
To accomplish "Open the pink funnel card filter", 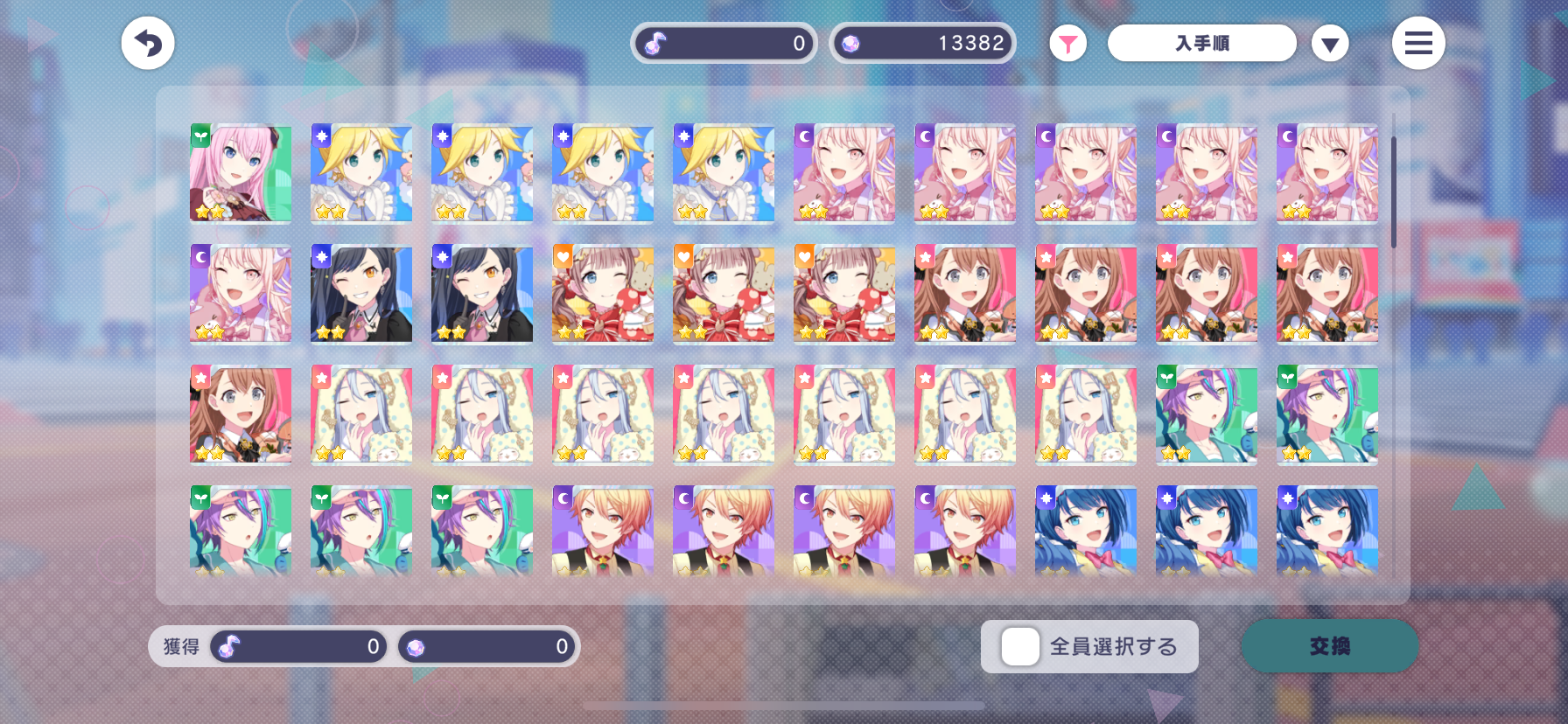I will point(1067,44).
